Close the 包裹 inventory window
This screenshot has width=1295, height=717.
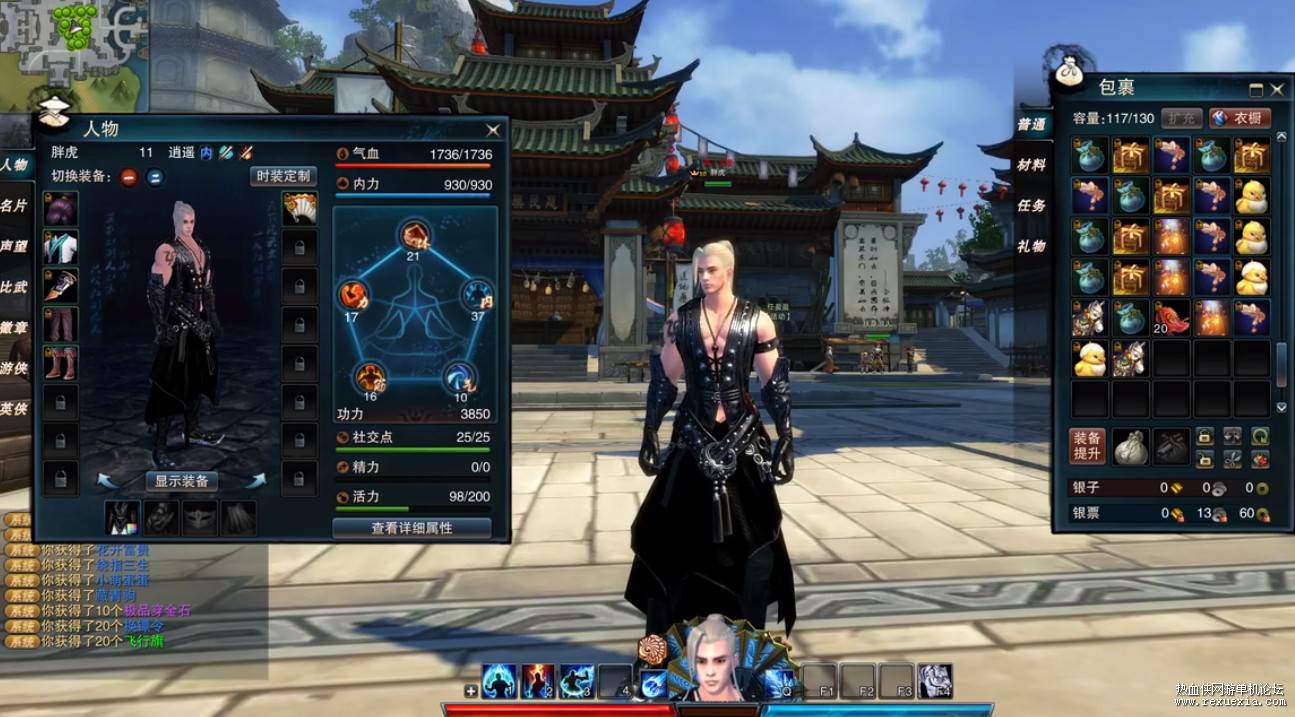point(1277,89)
